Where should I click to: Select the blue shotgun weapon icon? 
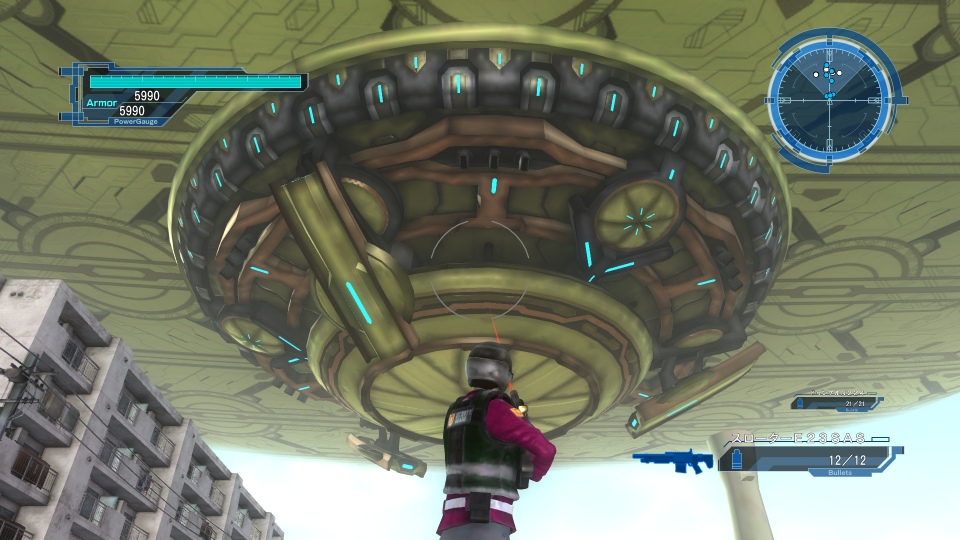674,461
